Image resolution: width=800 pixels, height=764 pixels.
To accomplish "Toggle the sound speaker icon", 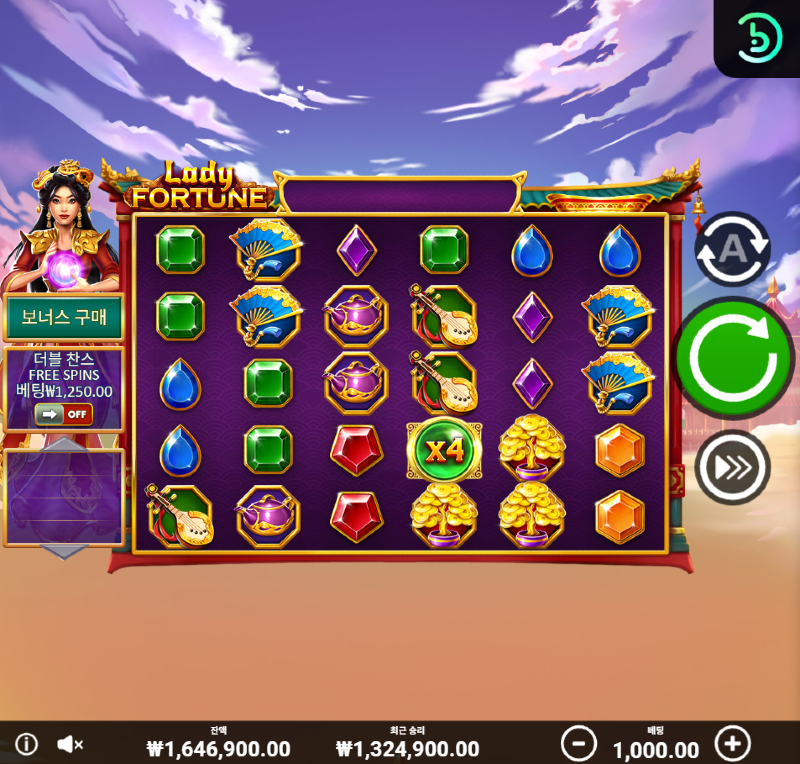I will [69, 744].
